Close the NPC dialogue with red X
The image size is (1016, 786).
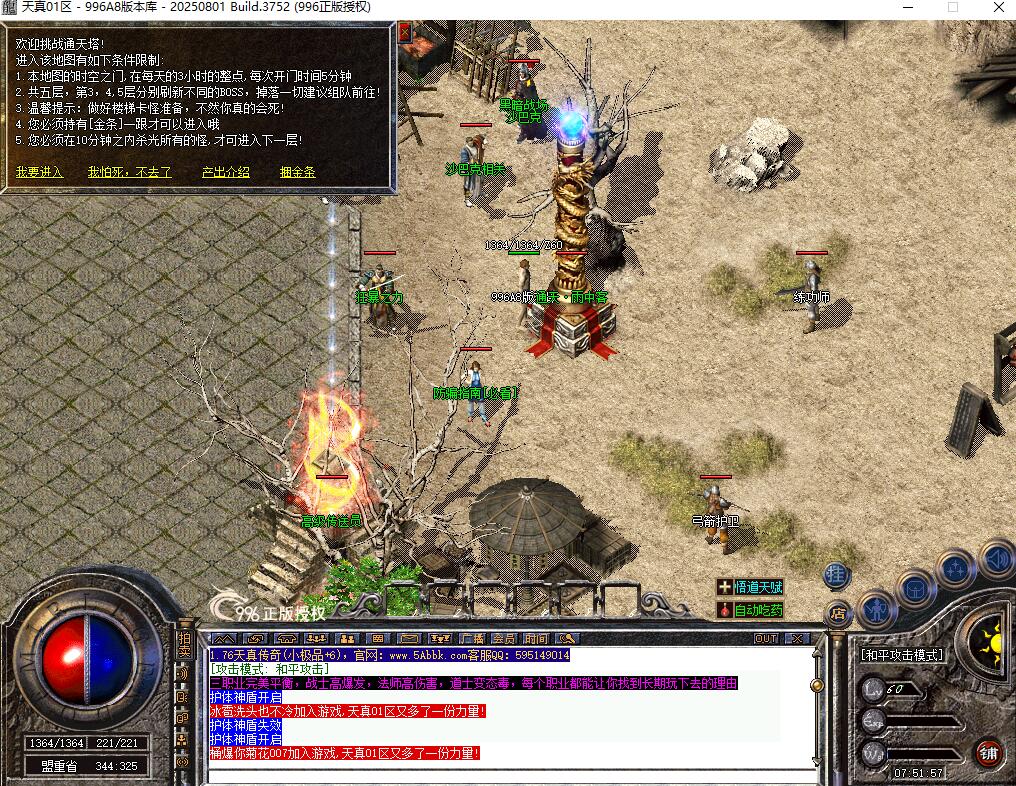click(404, 32)
